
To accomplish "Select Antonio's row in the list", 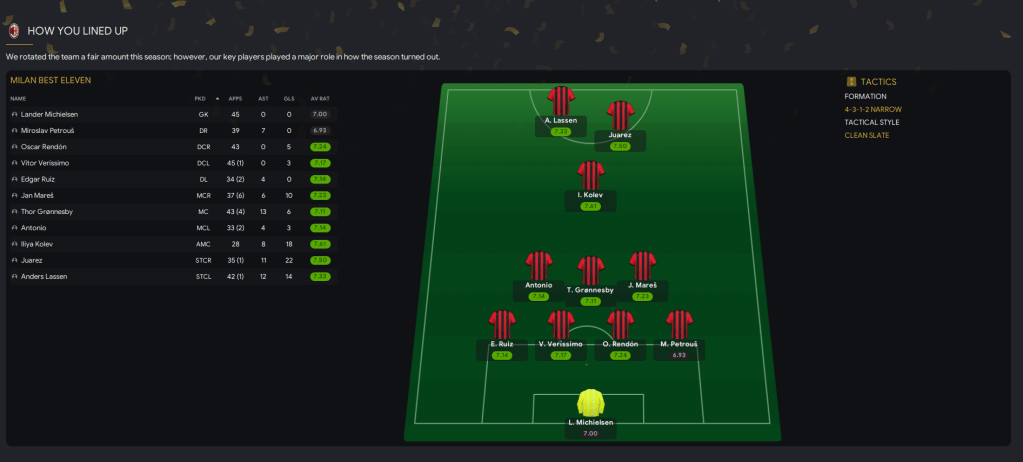I will (x=33, y=227).
